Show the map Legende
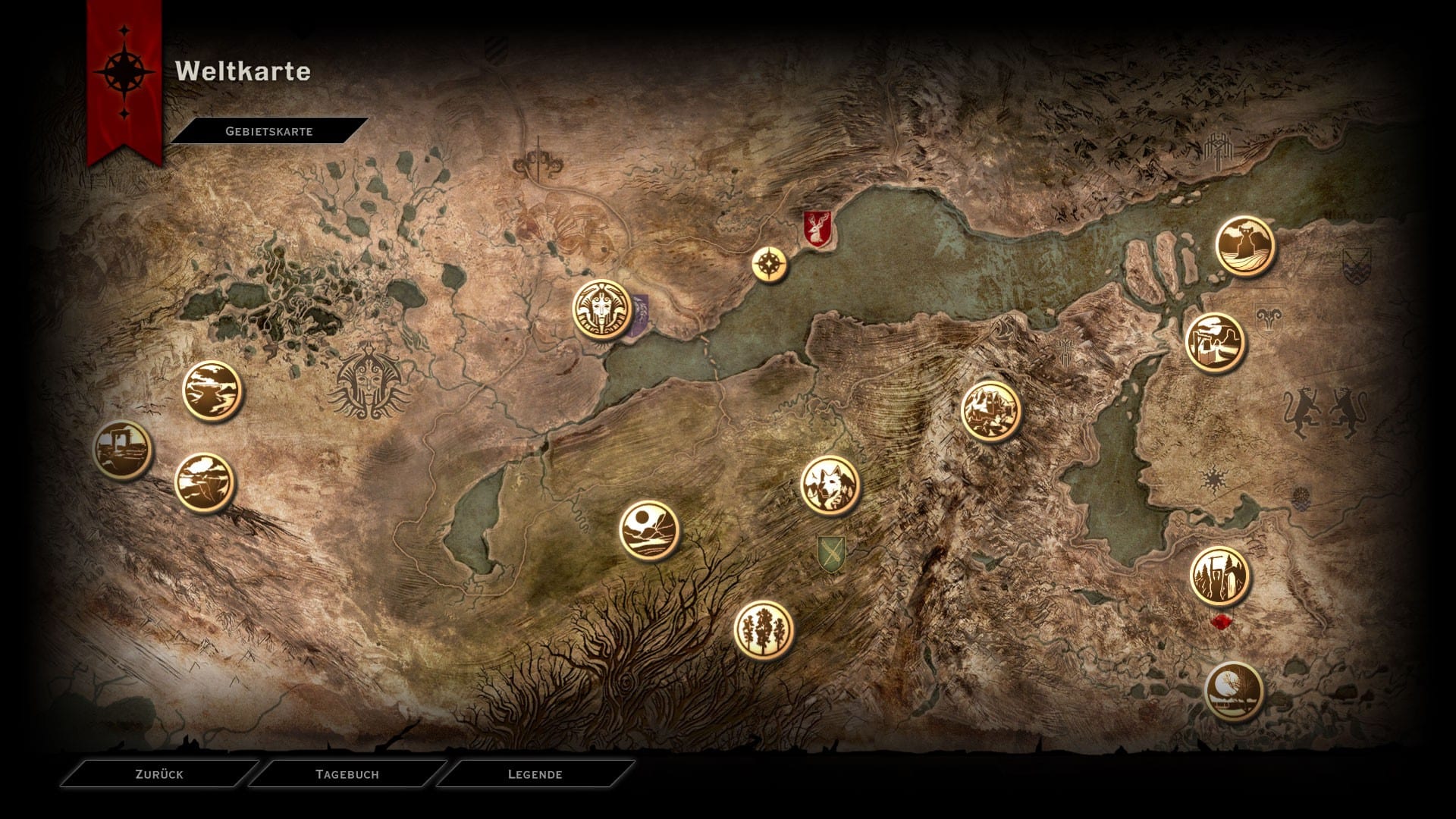The height and width of the screenshot is (819, 1456). click(535, 774)
